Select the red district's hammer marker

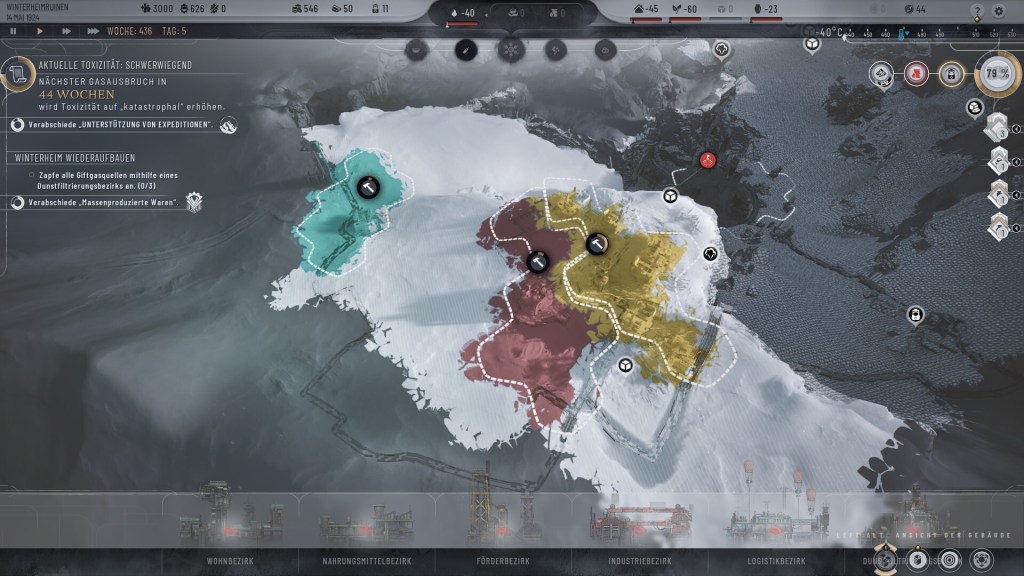tap(537, 262)
